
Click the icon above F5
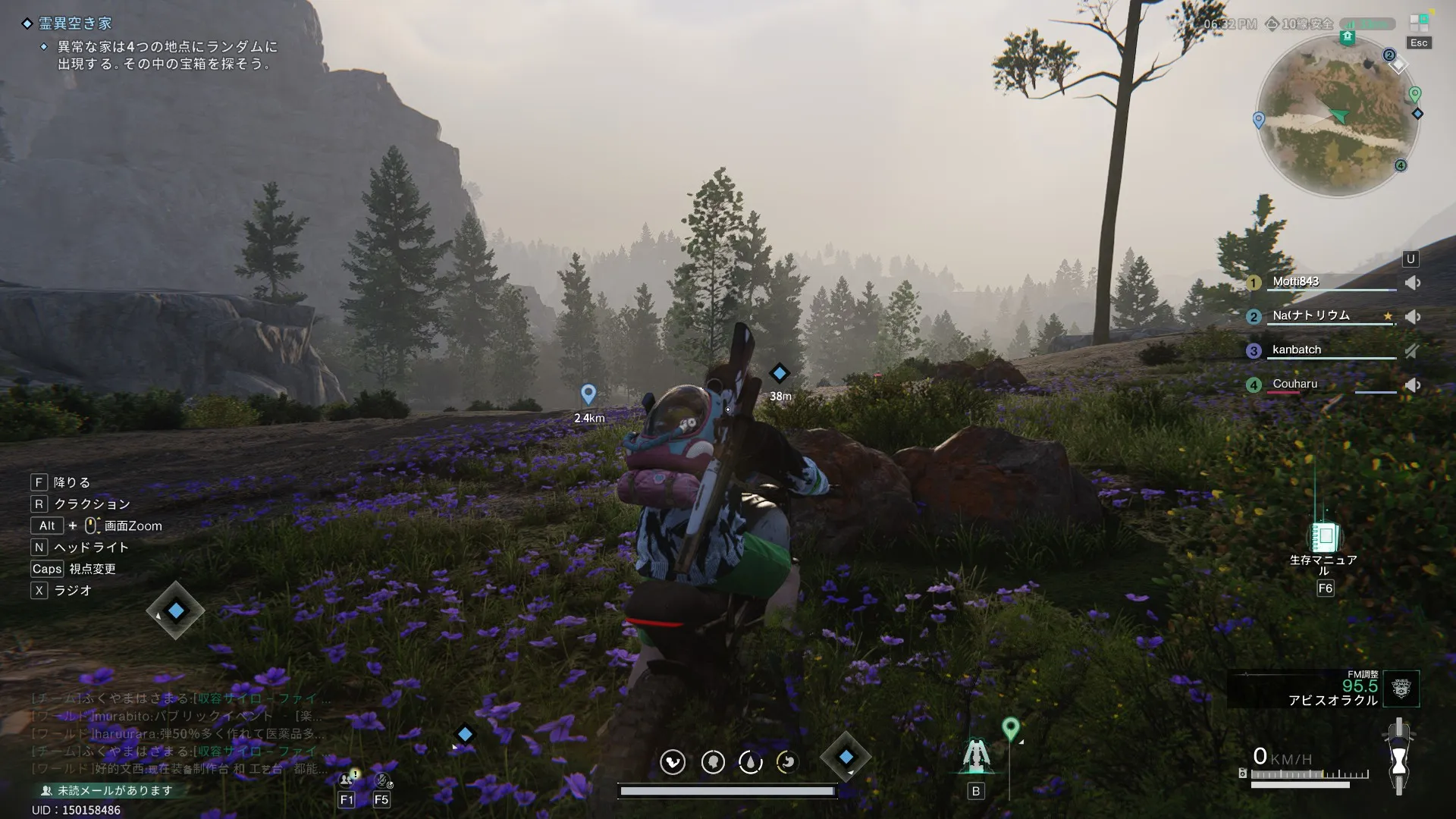coord(382,779)
